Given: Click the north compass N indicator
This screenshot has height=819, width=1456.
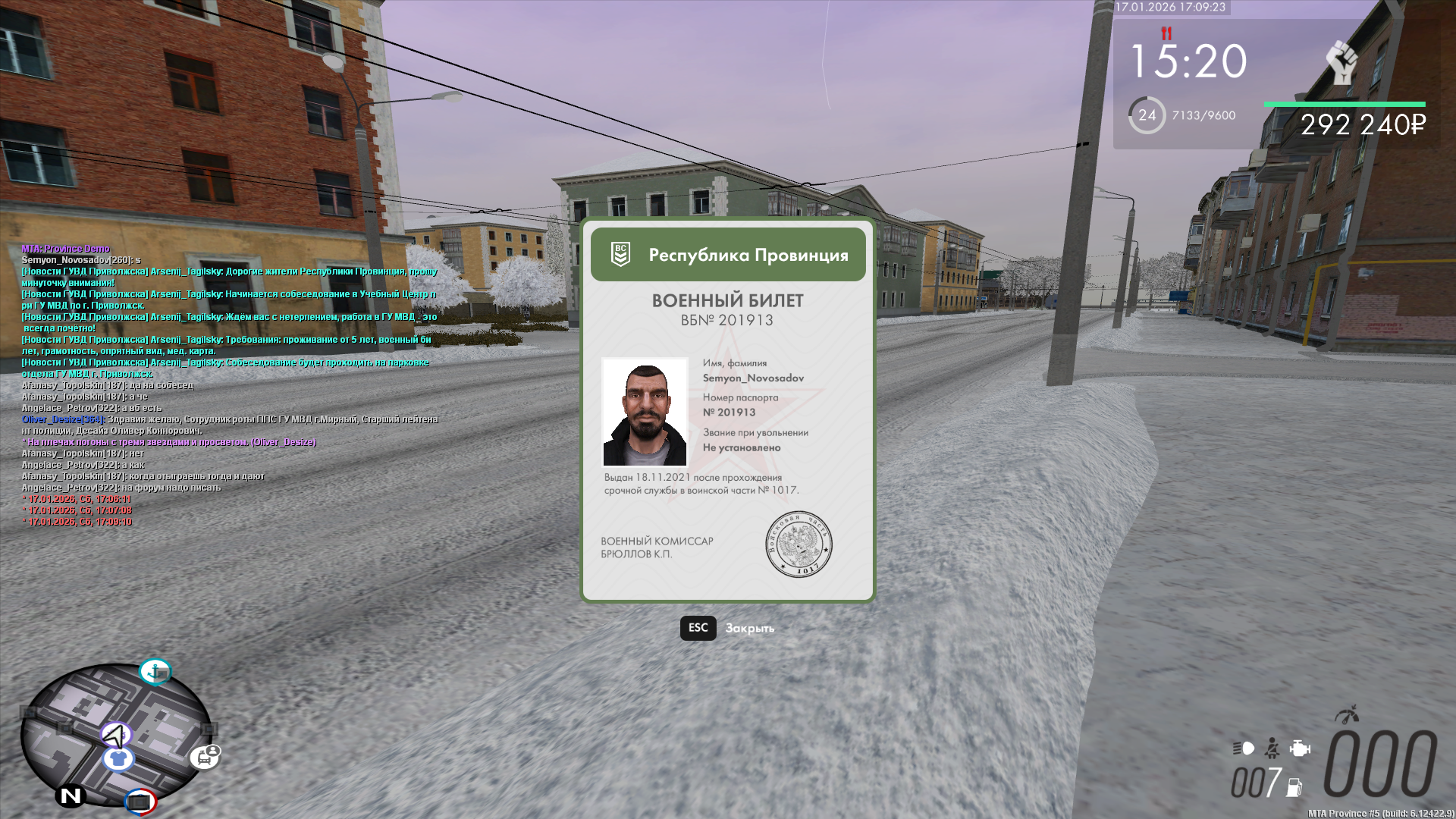Looking at the screenshot, I should coord(71,795).
